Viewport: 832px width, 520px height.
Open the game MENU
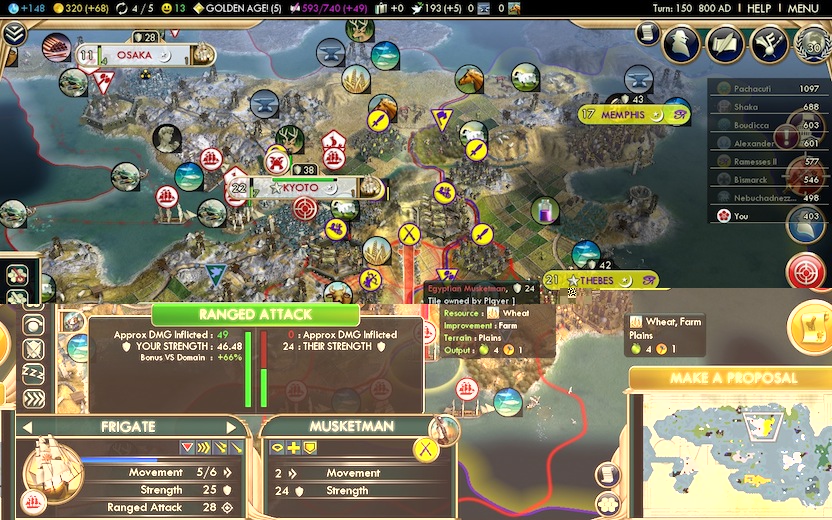coord(803,8)
